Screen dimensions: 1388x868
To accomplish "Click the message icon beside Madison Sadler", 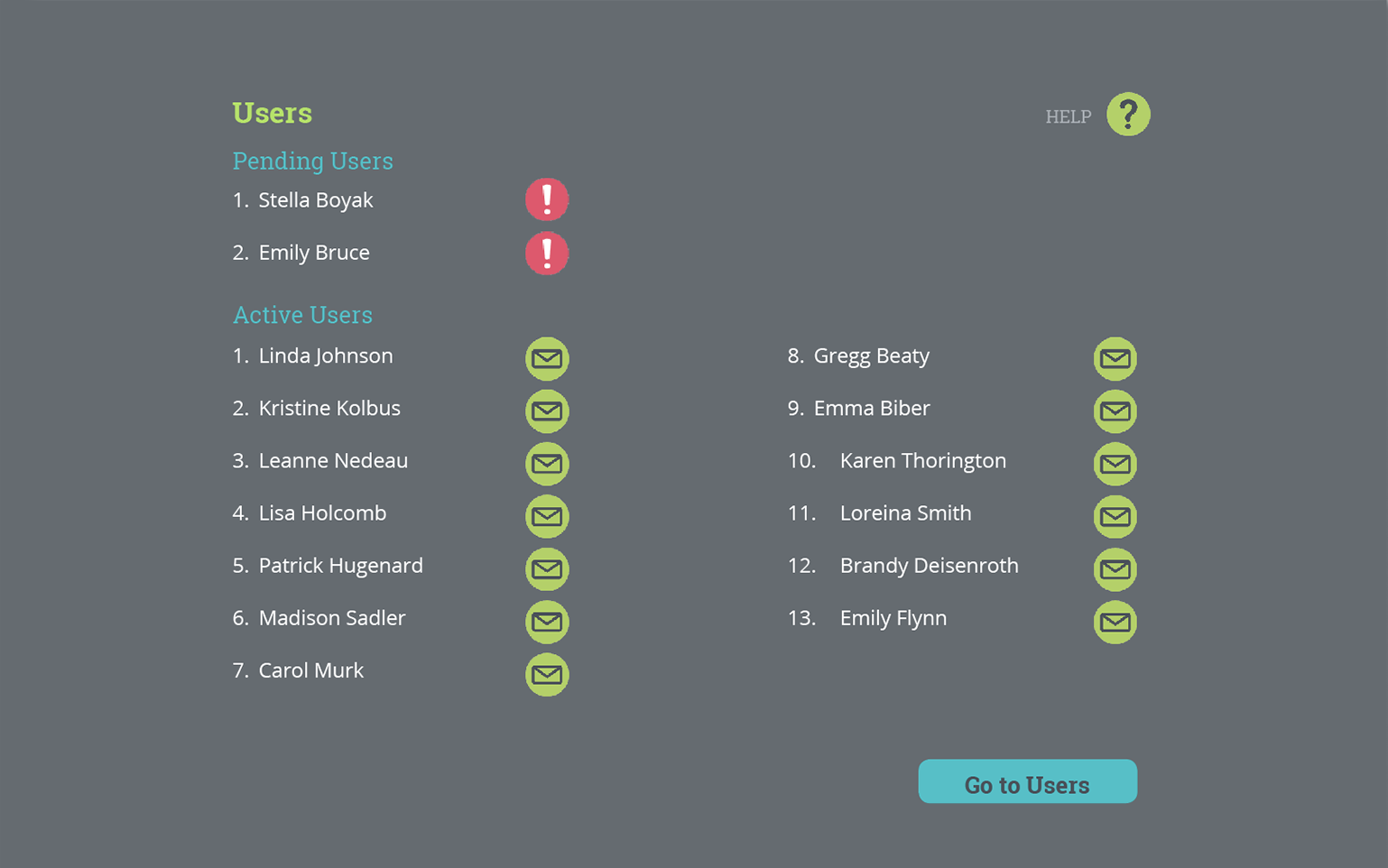I will pos(547,622).
